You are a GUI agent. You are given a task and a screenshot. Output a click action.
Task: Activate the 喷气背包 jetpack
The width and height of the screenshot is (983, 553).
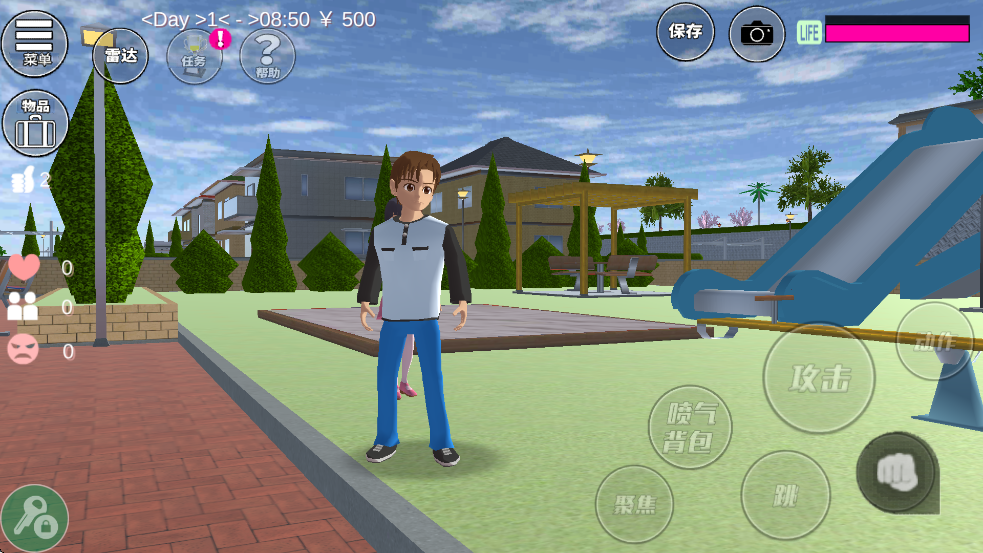click(x=690, y=427)
